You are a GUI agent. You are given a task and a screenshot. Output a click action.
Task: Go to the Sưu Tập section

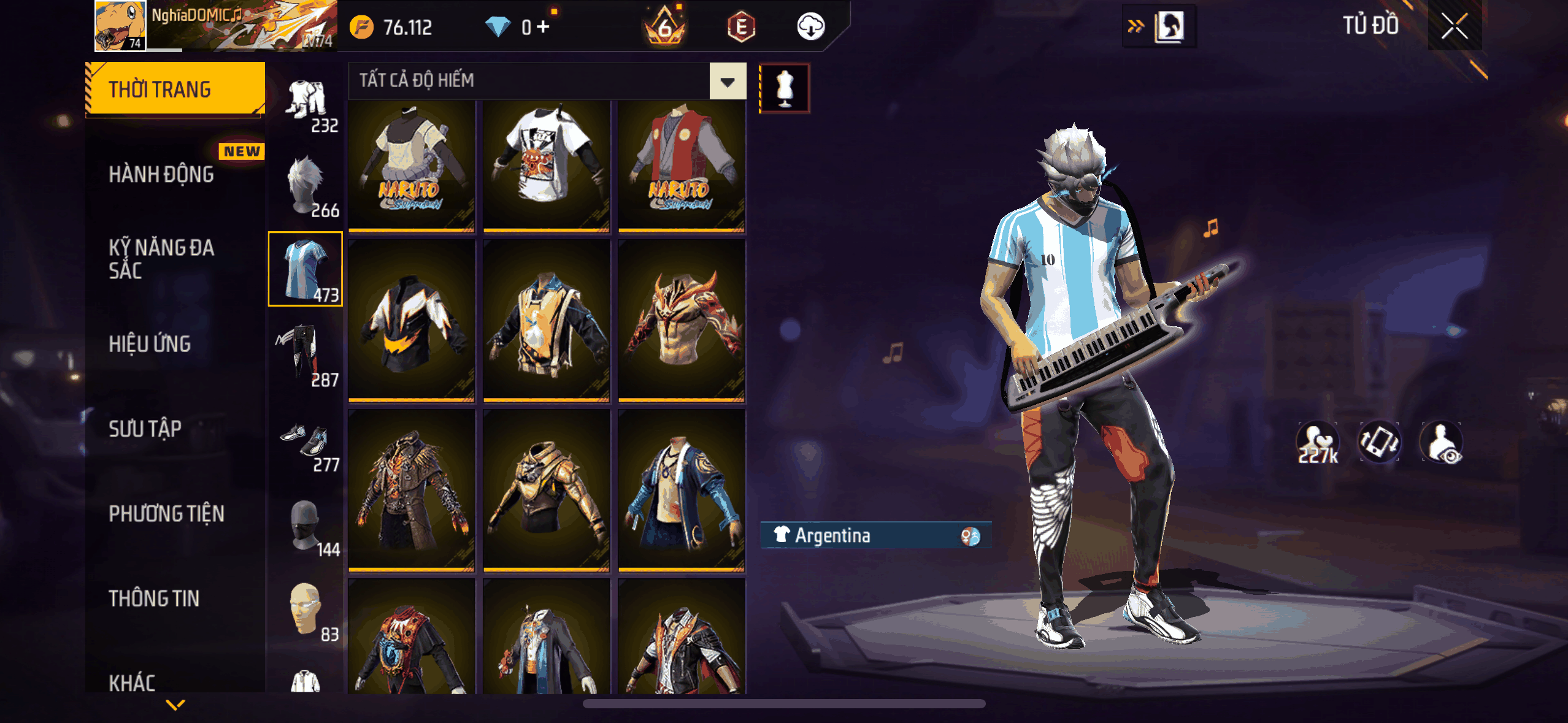click(x=145, y=429)
